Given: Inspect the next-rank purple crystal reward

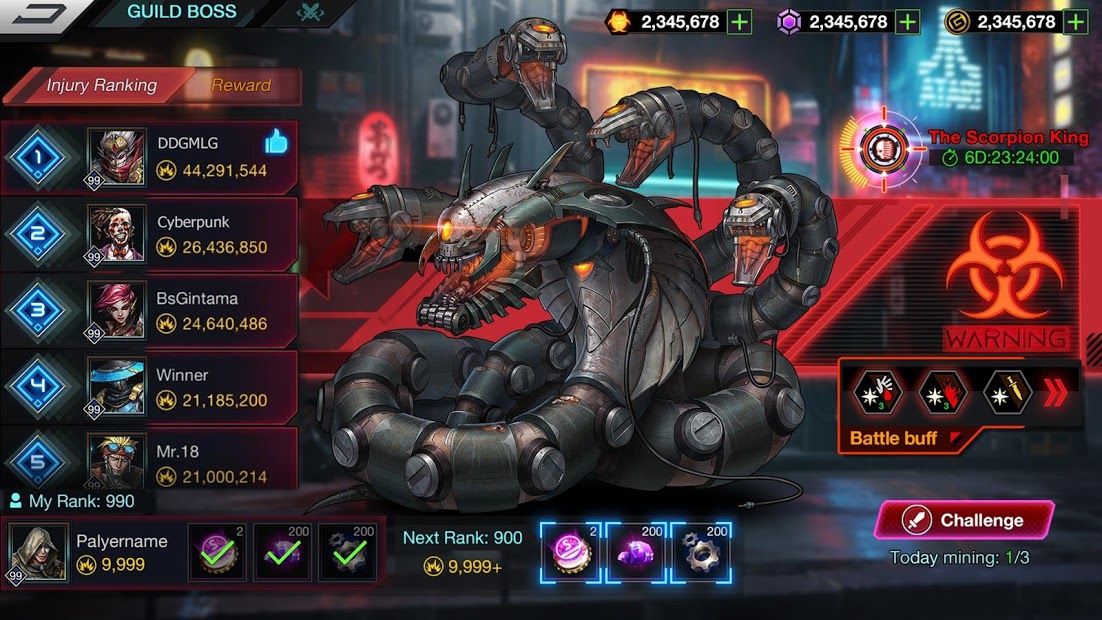Looking at the screenshot, I should point(637,552).
